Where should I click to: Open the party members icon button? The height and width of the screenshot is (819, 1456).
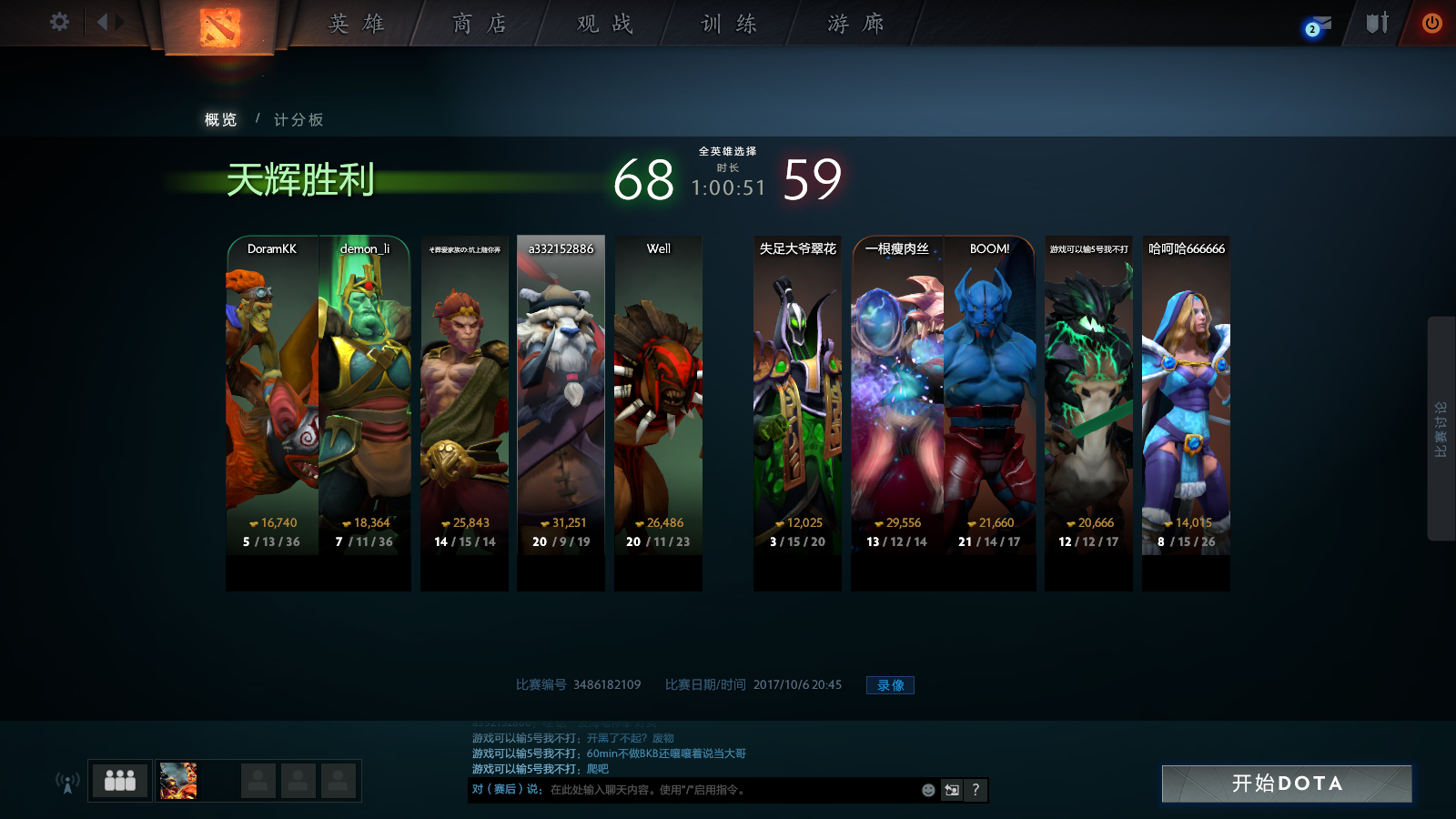(x=120, y=781)
